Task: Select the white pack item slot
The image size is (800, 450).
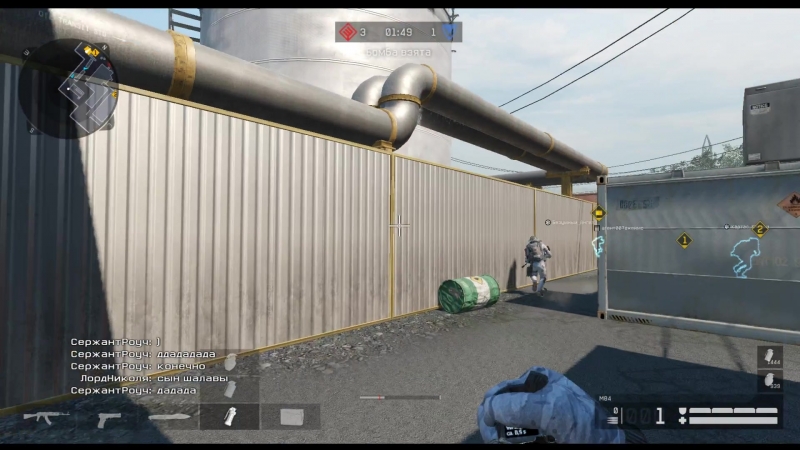Action: pos(291,416)
